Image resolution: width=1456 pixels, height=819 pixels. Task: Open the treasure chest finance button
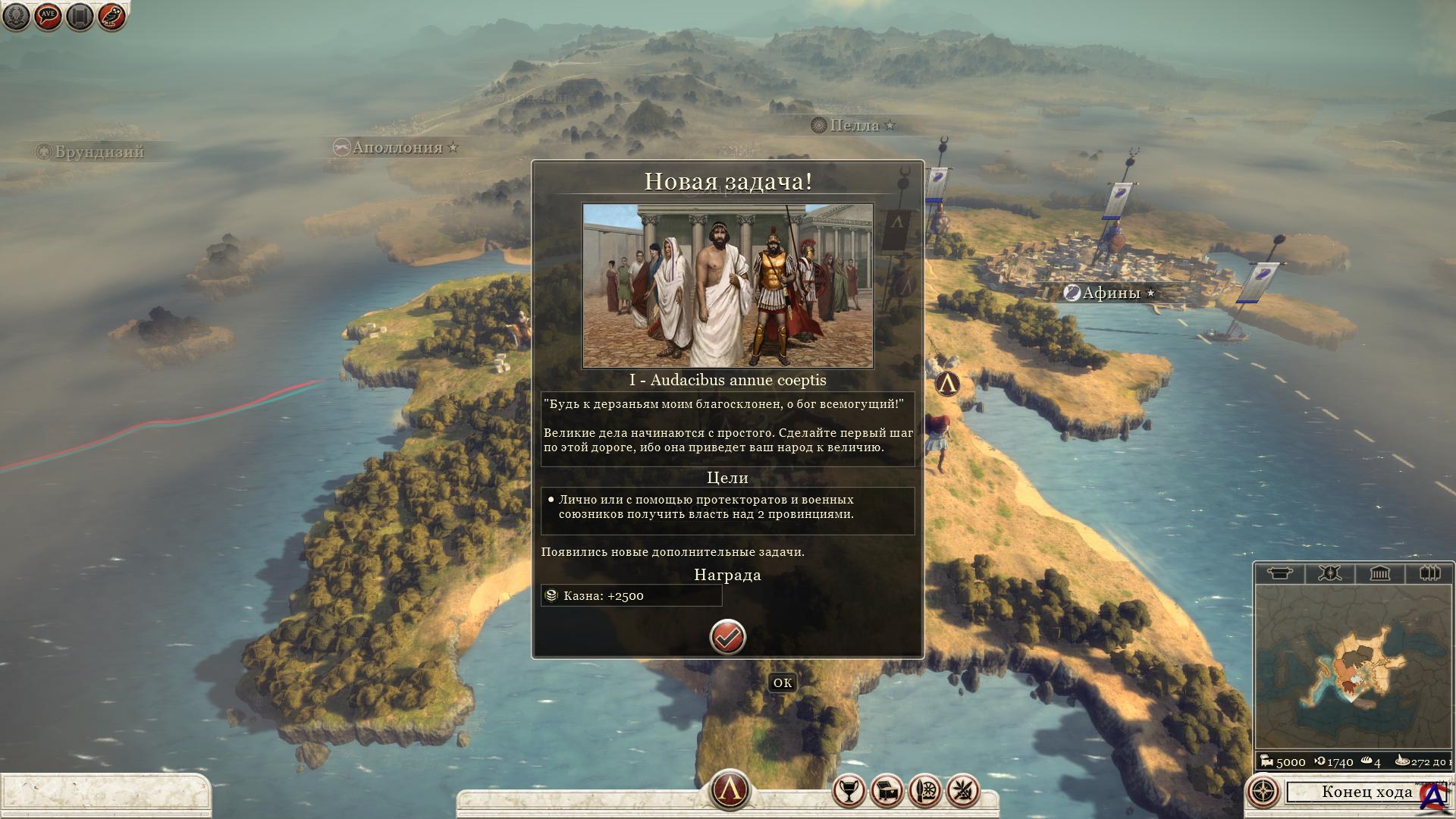tap(887, 791)
